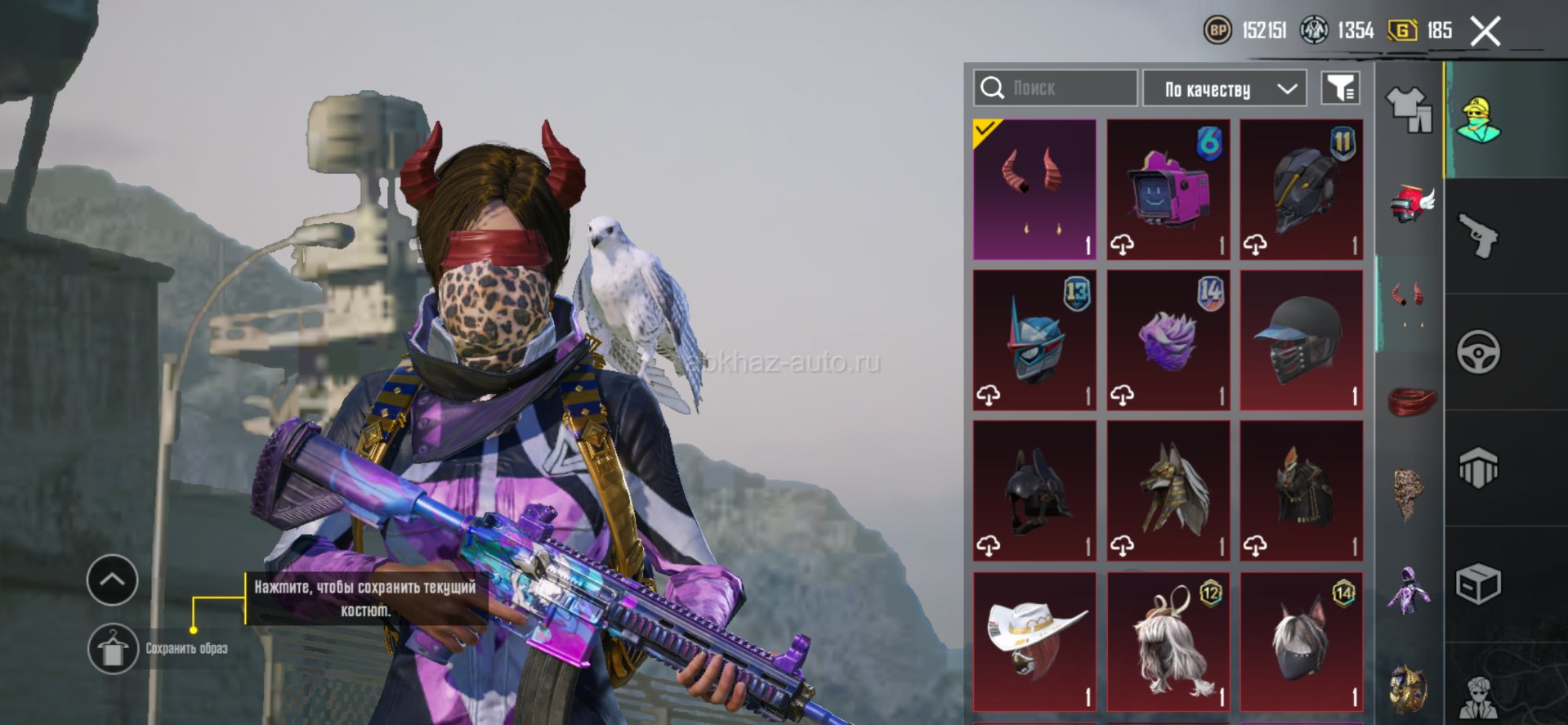Open the winged red helmet category
The image size is (1568, 725).
1411,204
